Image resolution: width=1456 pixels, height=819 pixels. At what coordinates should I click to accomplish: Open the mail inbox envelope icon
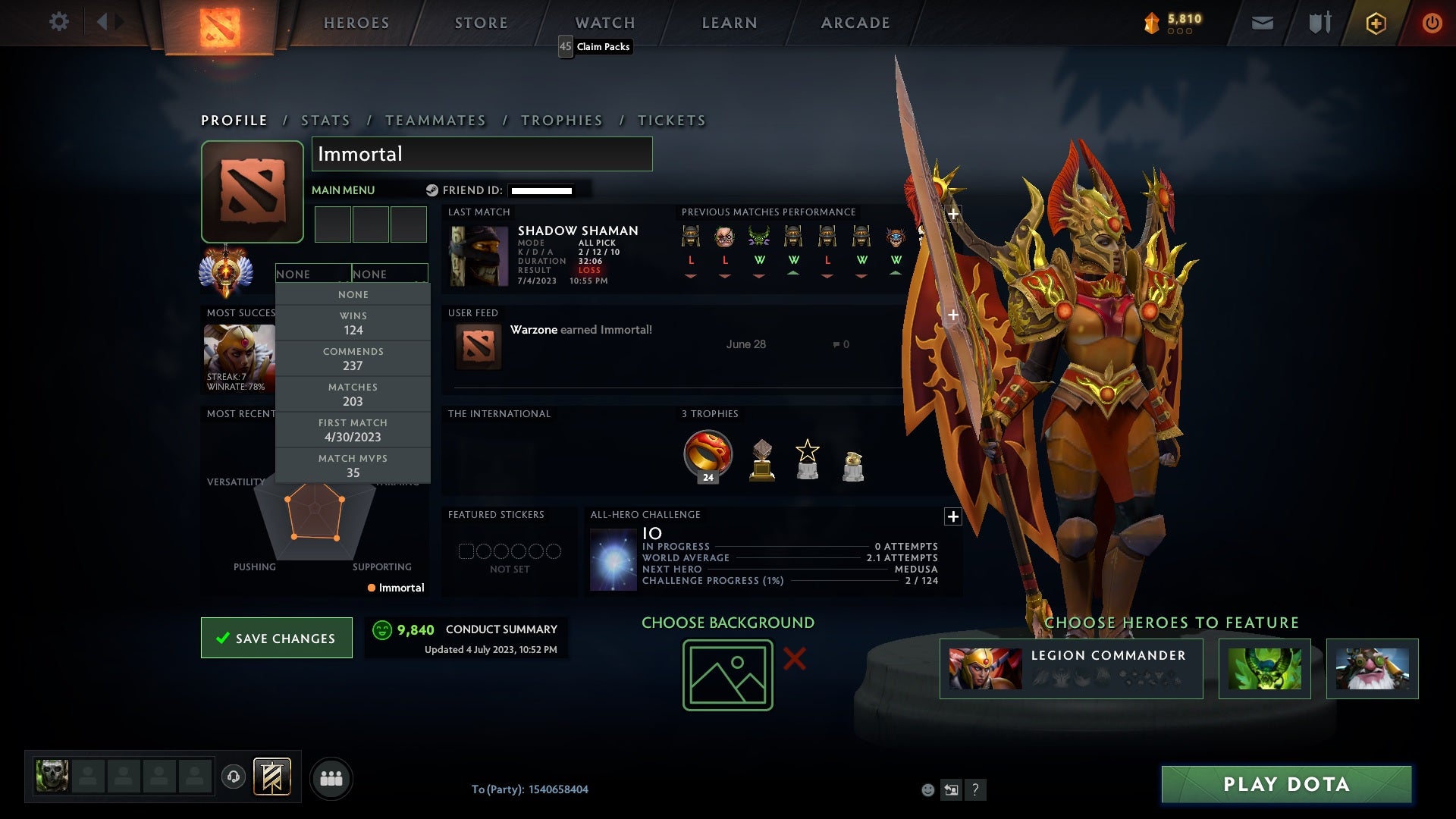pos(1263,23)
